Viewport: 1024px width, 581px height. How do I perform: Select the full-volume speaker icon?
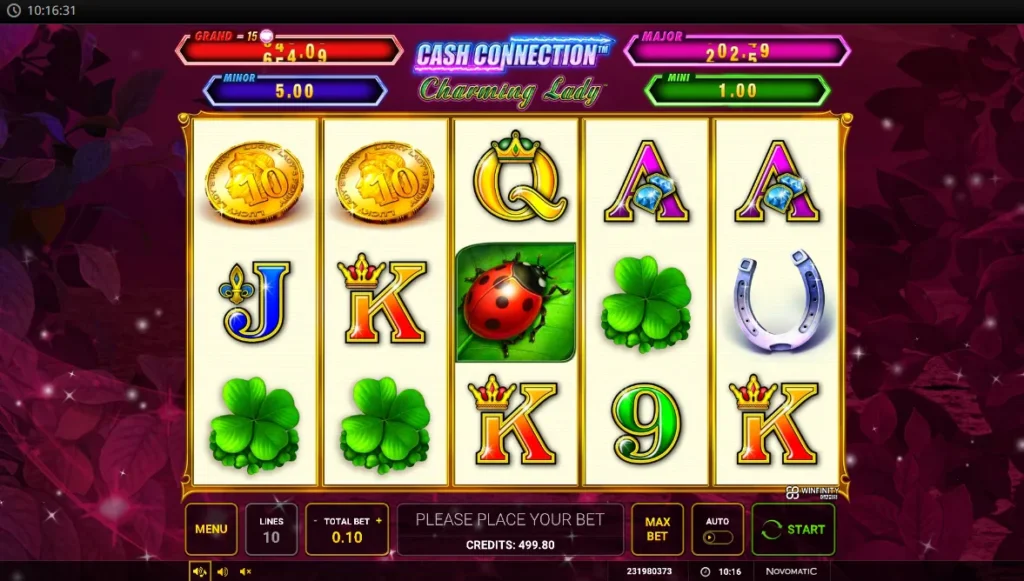pyautogui.click(x=198, y=572)
